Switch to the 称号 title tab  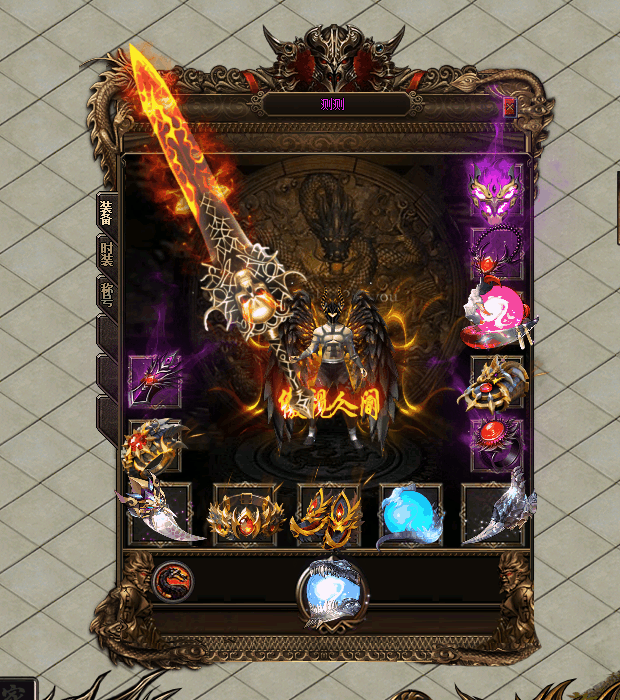point(106,292)
